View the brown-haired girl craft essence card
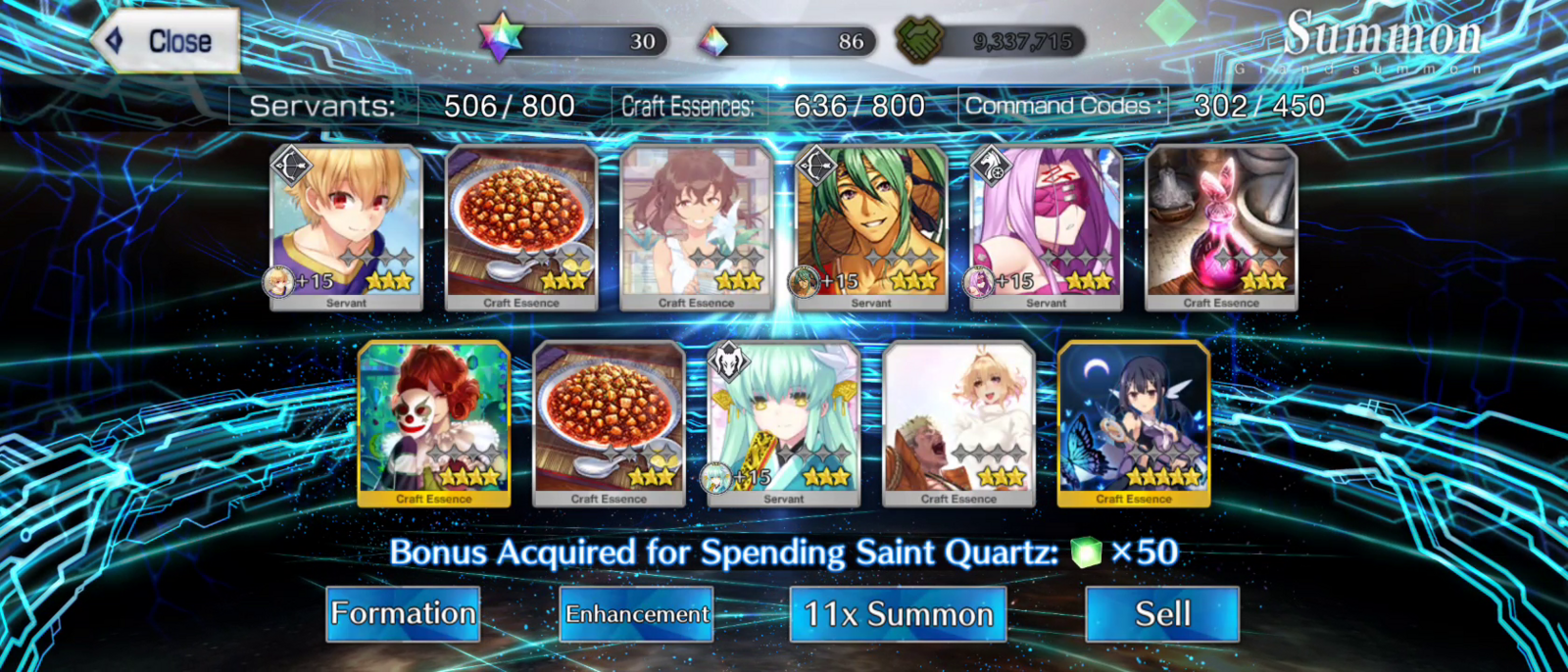 point(697,227)
